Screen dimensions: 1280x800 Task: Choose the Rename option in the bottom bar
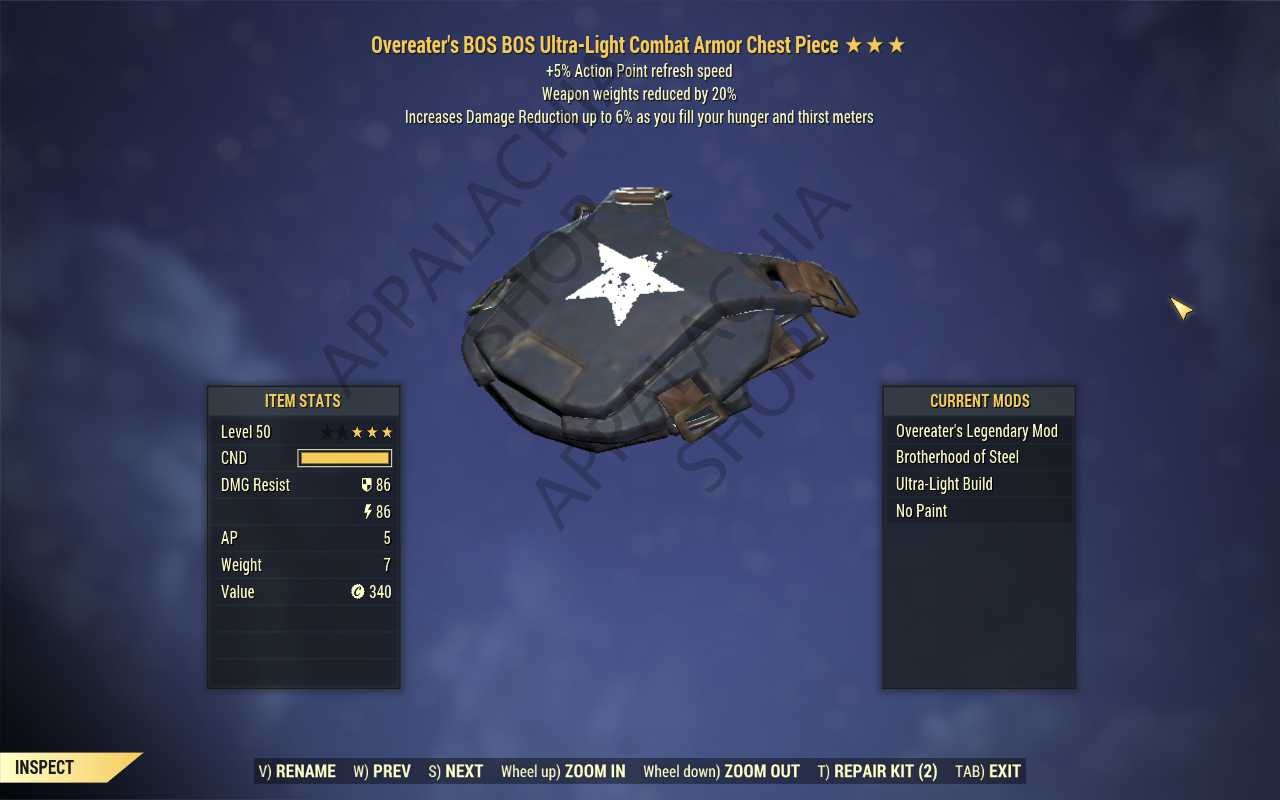297,771
